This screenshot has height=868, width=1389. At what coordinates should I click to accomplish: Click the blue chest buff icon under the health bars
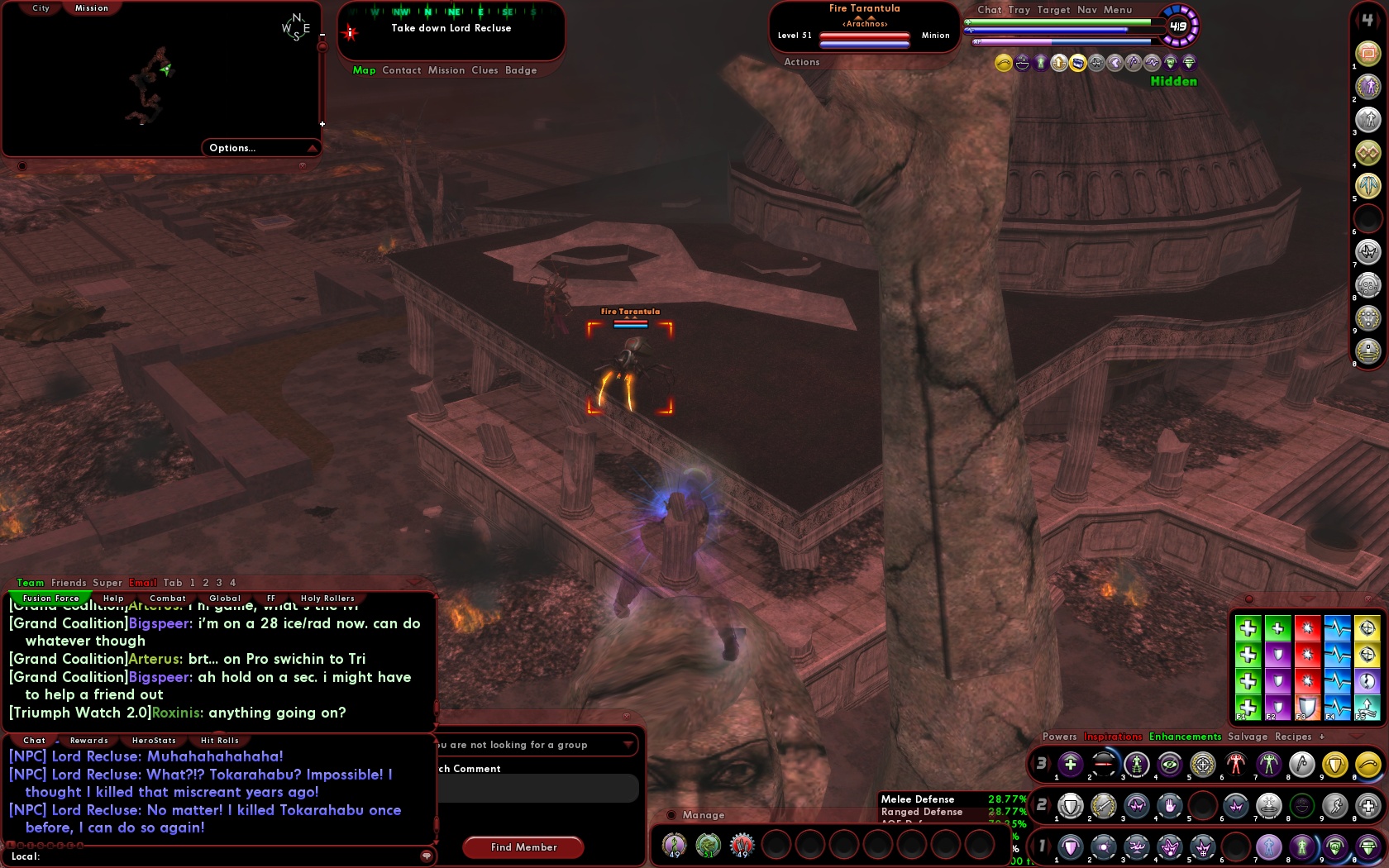click(1077, 62)
